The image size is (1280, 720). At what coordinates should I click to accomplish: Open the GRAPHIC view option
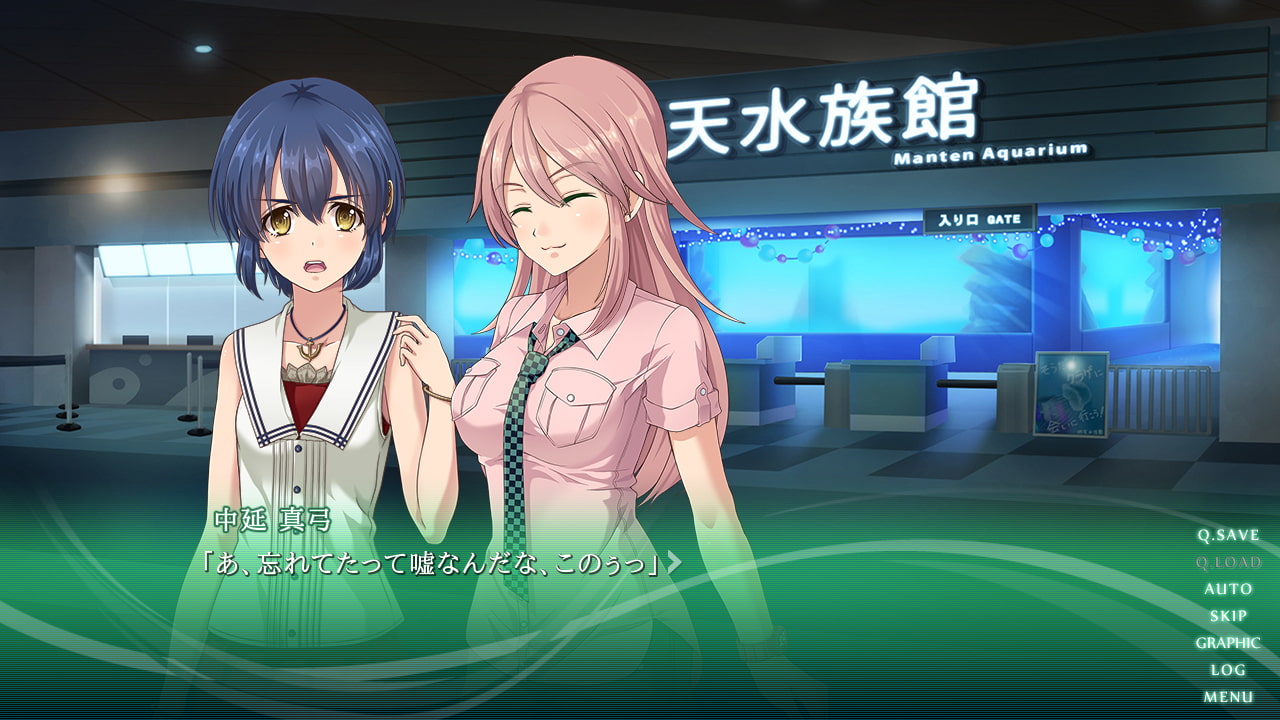[x=1228, y=643]
